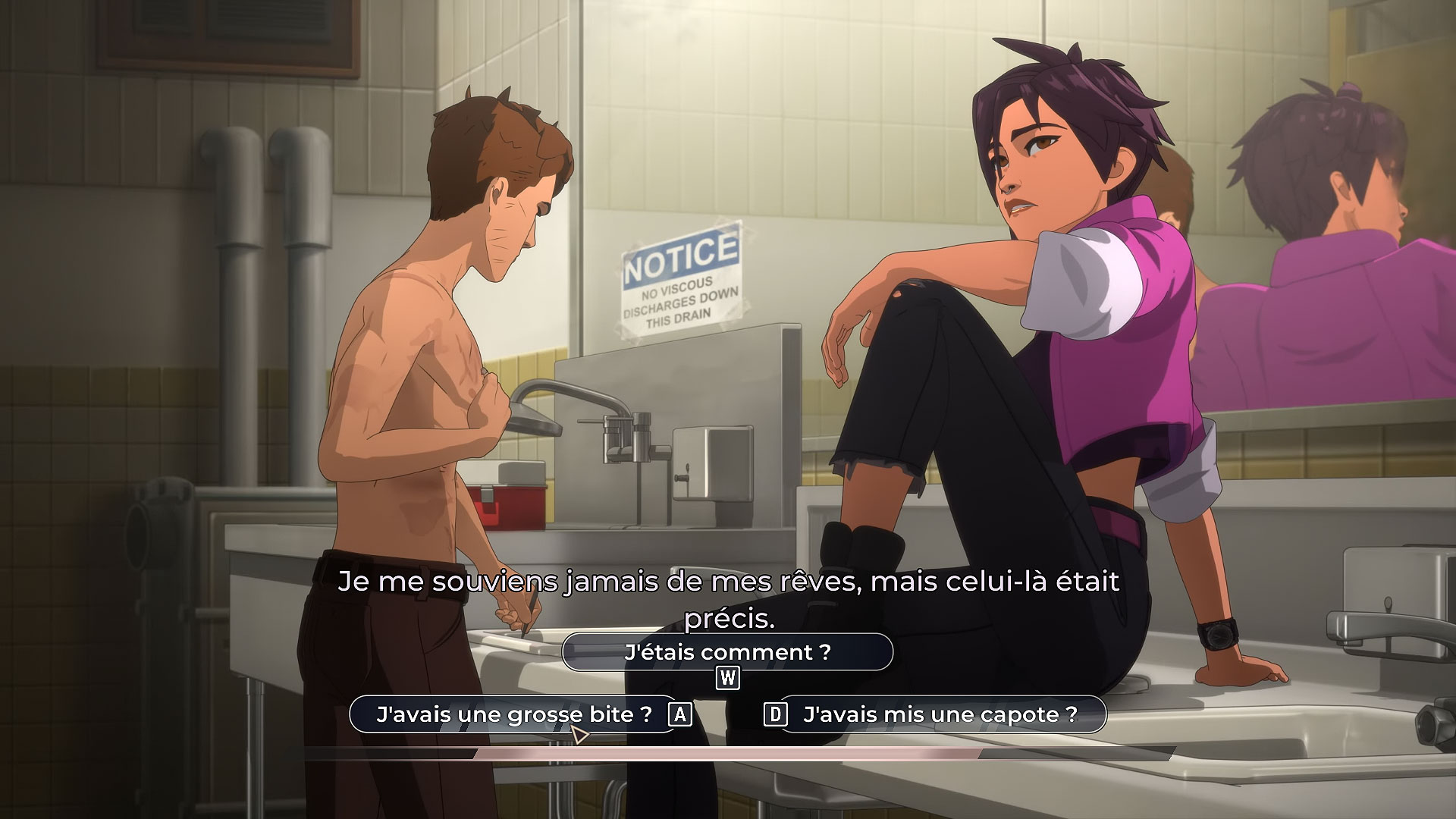
Task: Choose the reply "J'étais comment ?"
Action: tap(727, 652)
